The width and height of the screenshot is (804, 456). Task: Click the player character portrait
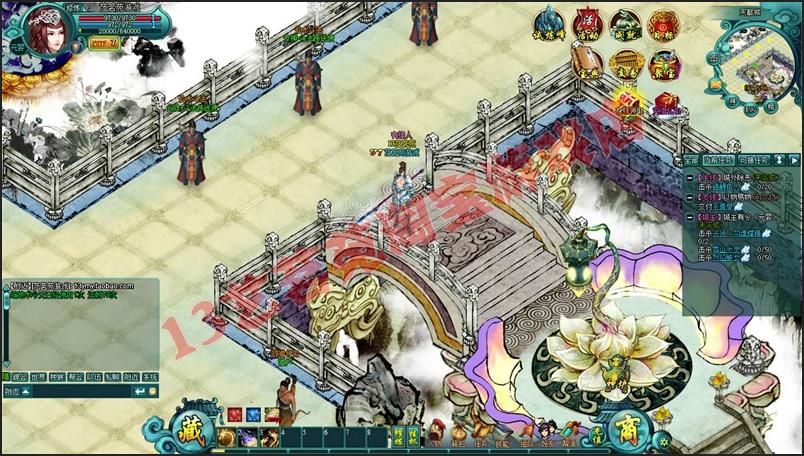point(42,32)
